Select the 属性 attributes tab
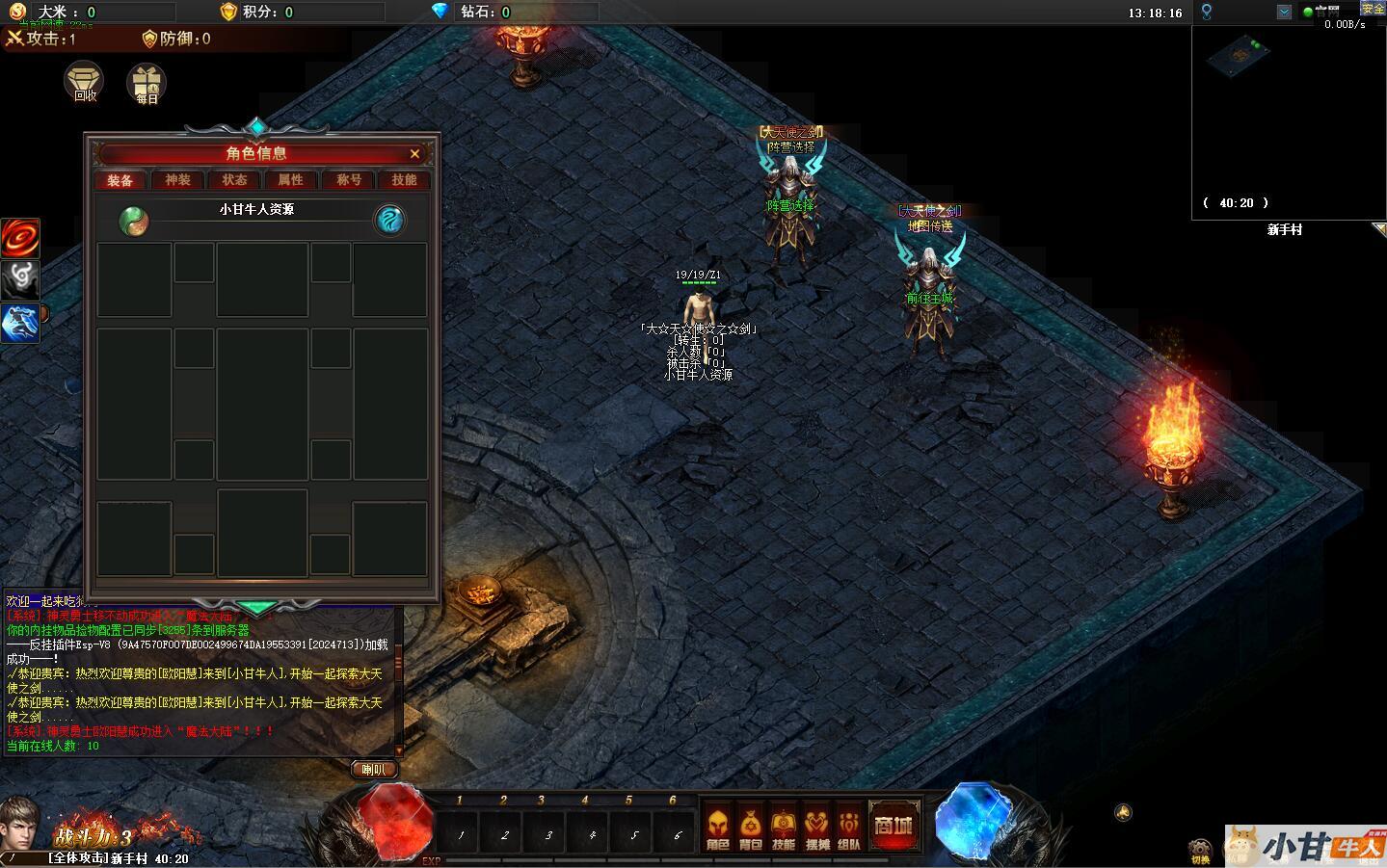The width and height of the screenshot is (1387, 868). (x=290, y=180)
